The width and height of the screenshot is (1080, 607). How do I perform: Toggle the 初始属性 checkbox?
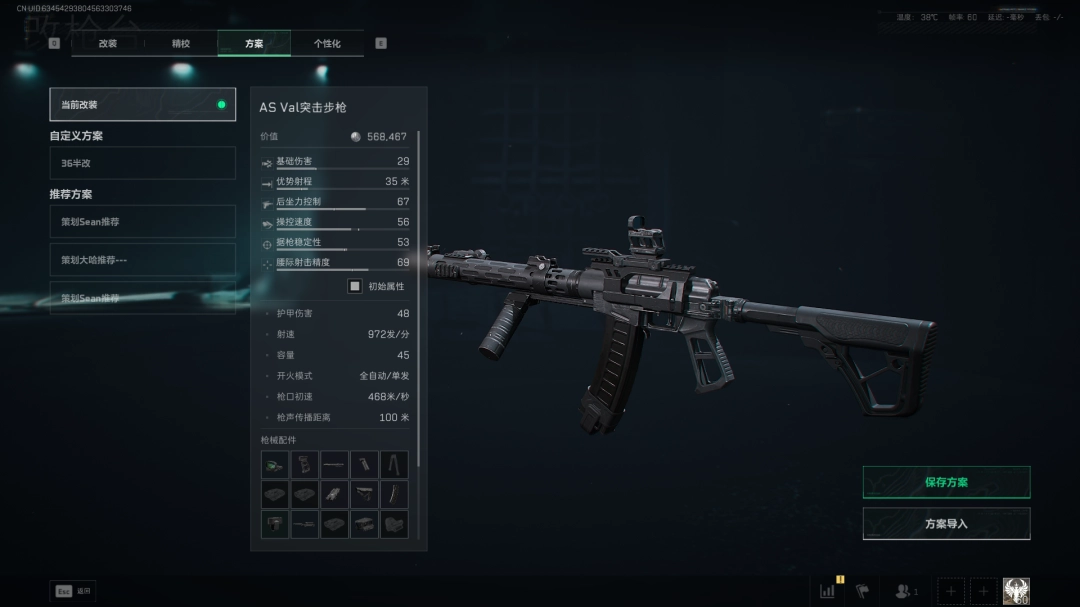[x=355, y=286]
